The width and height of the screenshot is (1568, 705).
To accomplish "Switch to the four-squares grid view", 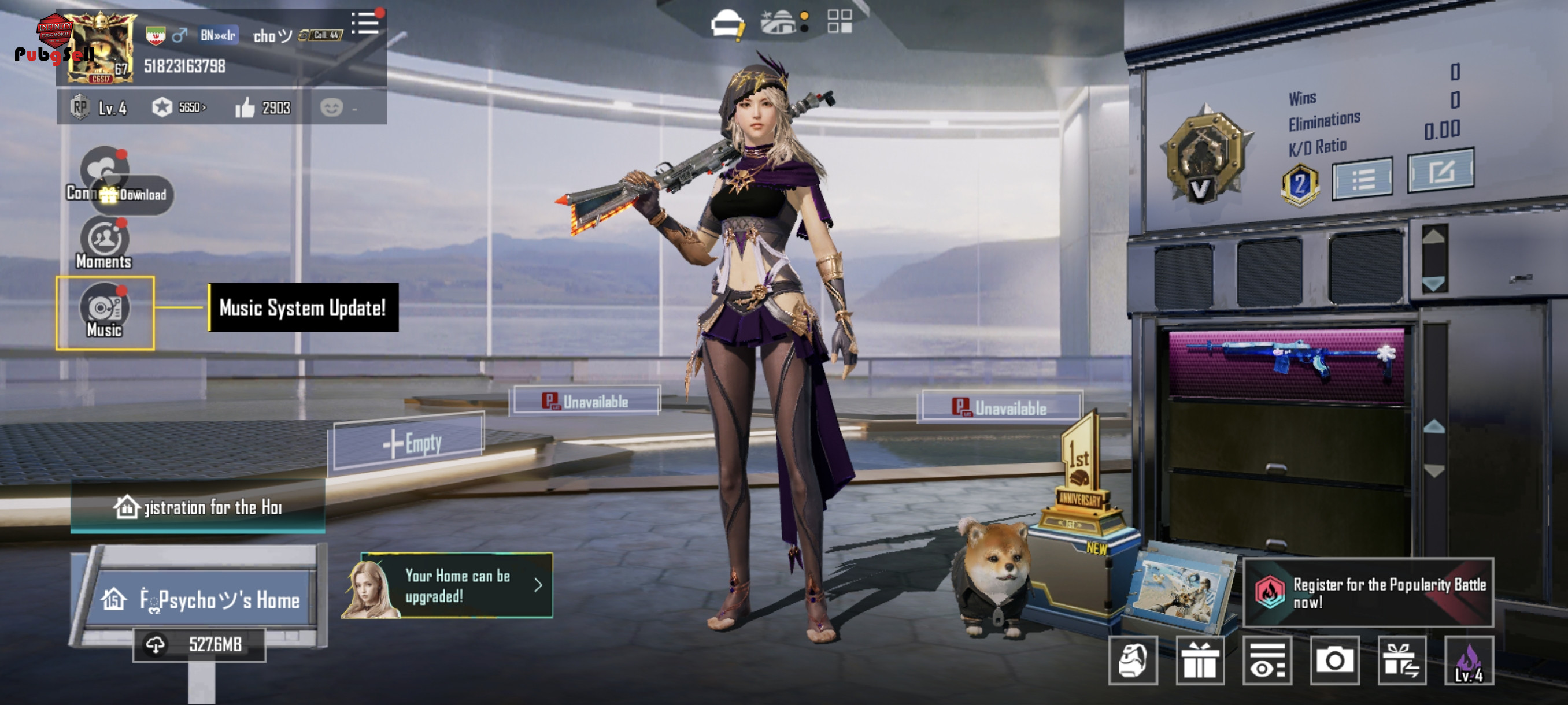I will click(840, 21).
